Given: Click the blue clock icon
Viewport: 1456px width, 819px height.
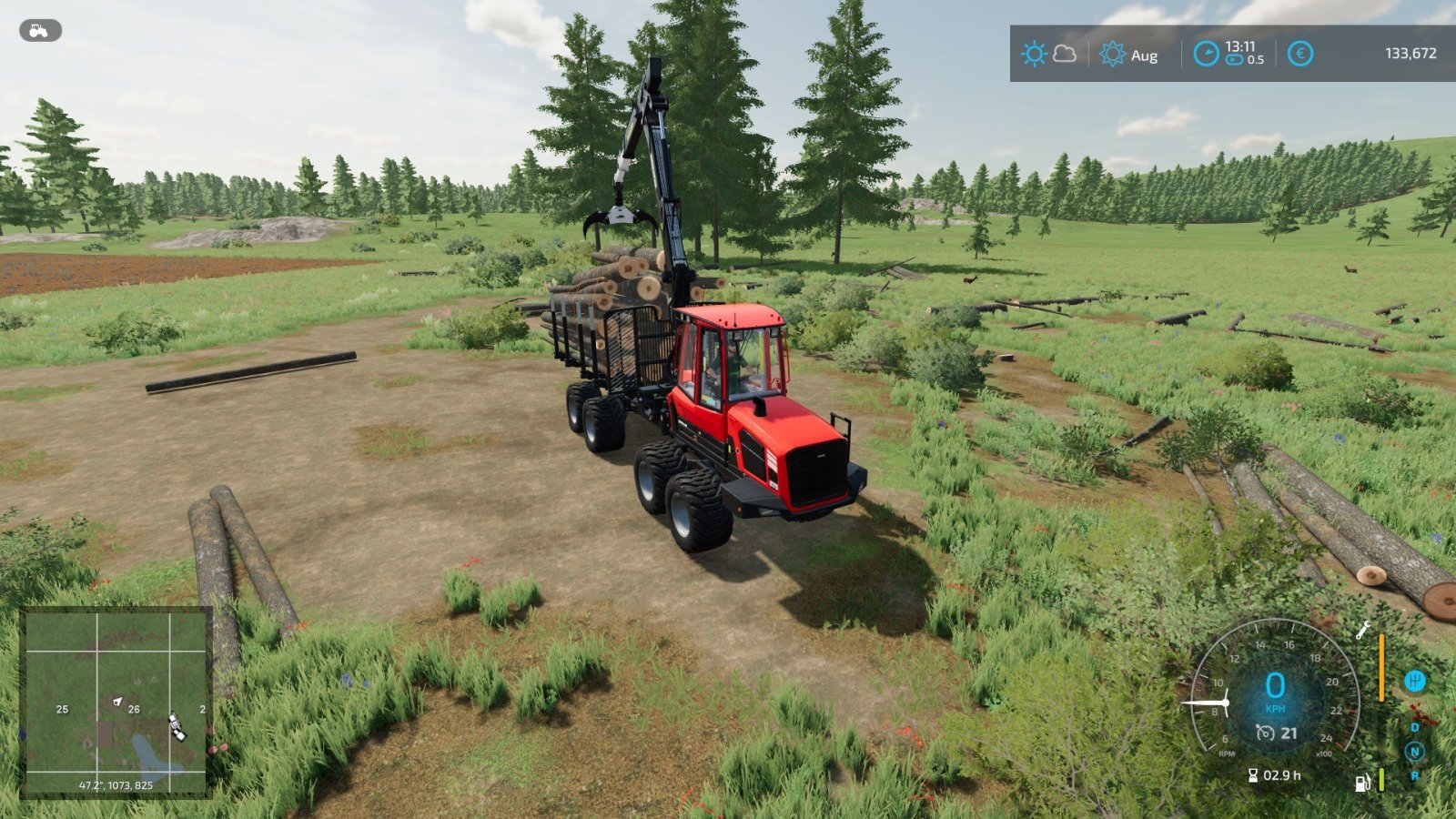Looking at the screenshot, I should (1206, 54).
